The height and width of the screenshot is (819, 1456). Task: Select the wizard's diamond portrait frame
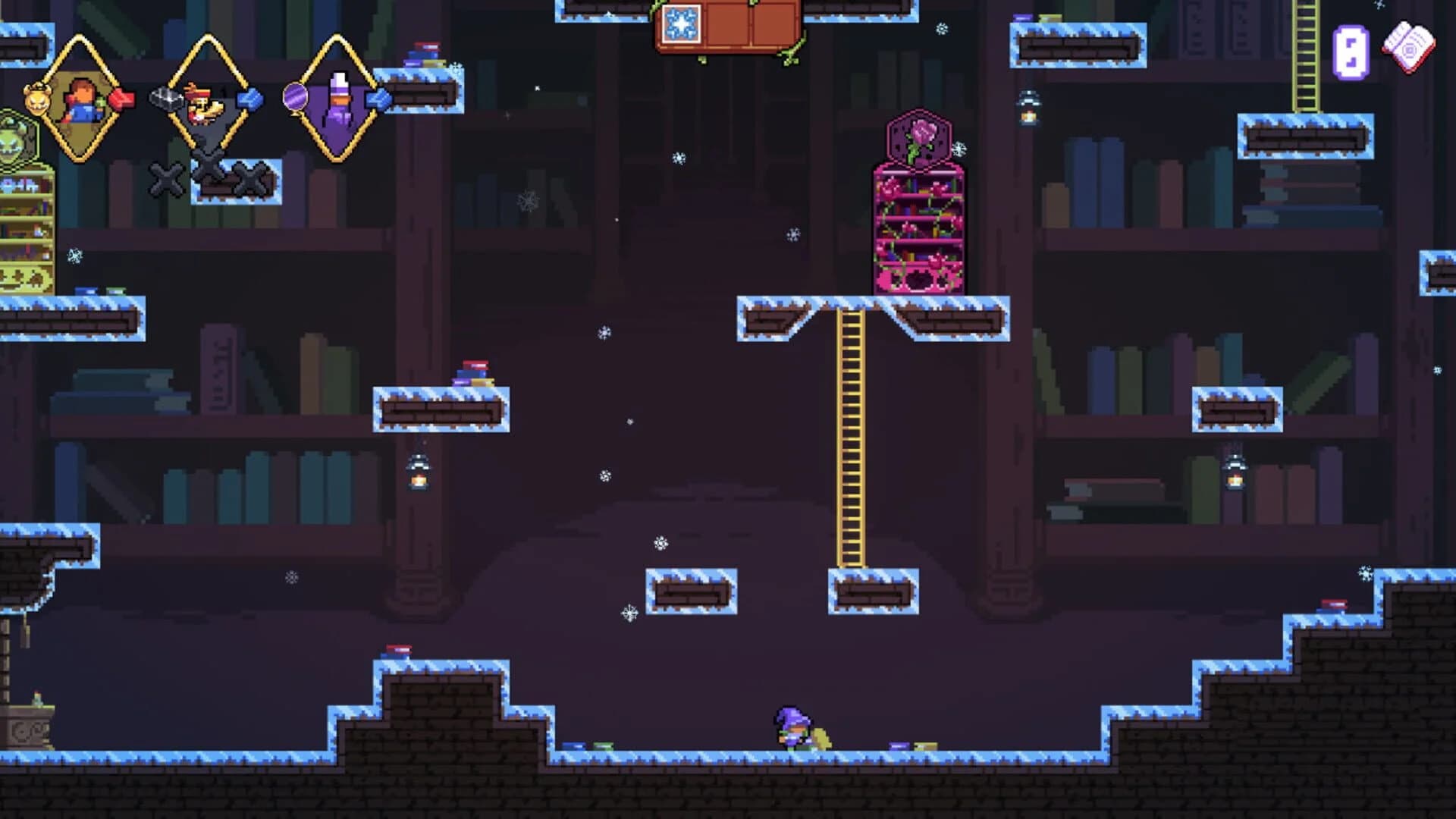pos(338,105)
